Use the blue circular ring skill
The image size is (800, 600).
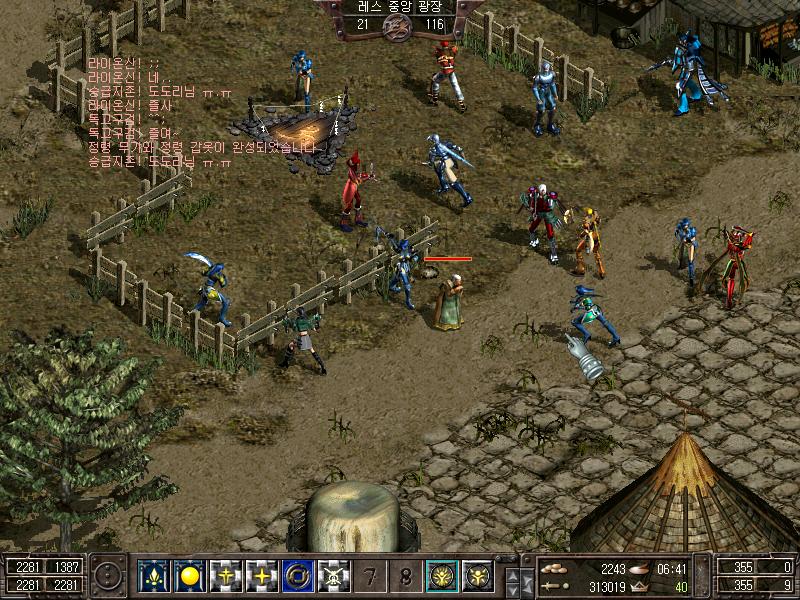click(x=298, y=576)
